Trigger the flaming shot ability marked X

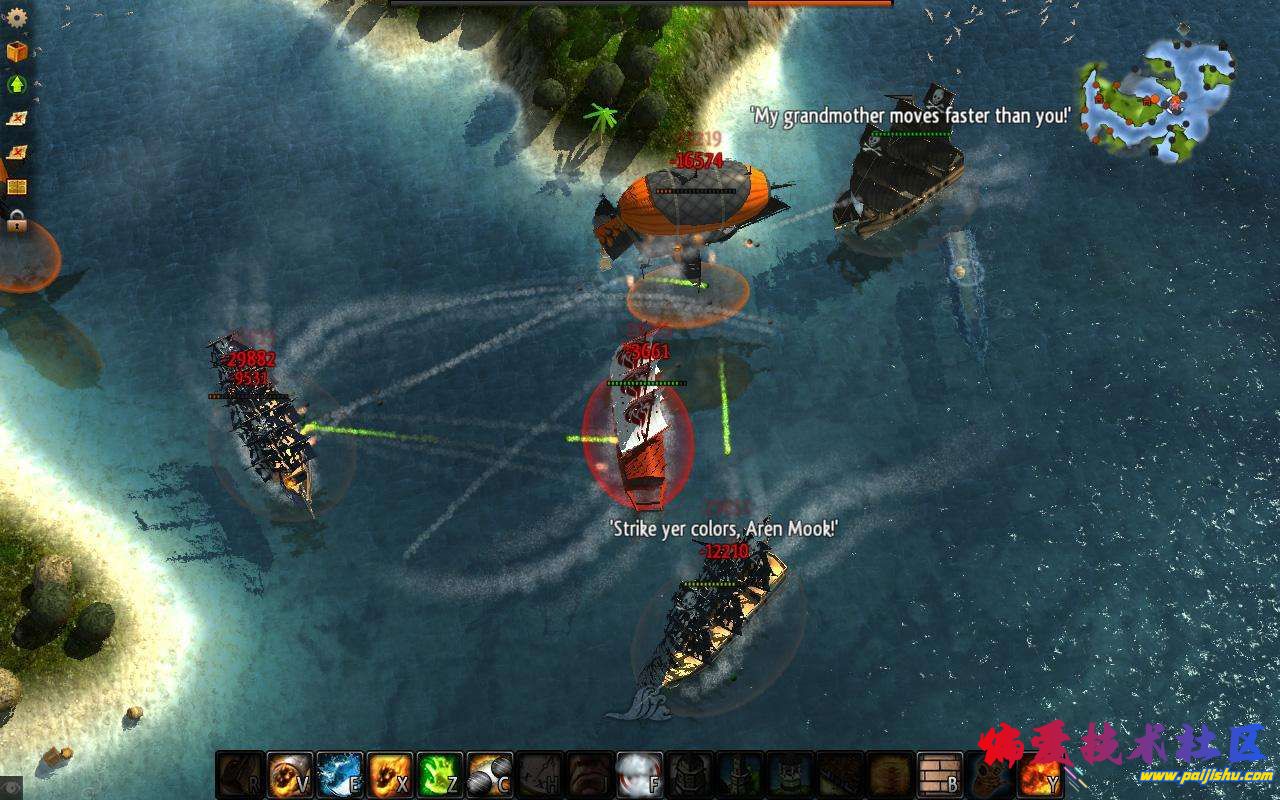[389, 775]
